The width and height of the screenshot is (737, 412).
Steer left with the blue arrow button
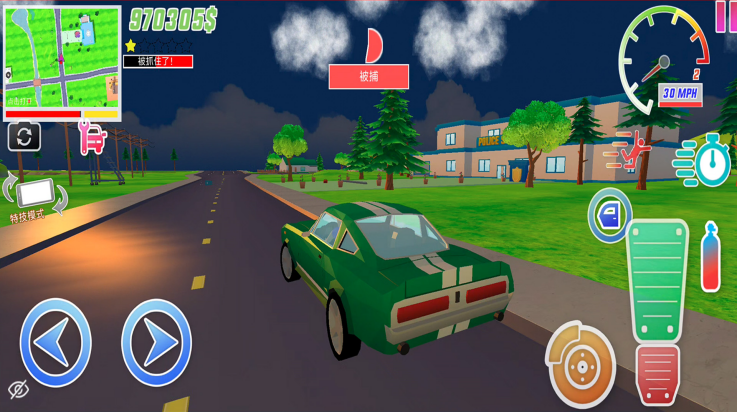tap(56, 342)
